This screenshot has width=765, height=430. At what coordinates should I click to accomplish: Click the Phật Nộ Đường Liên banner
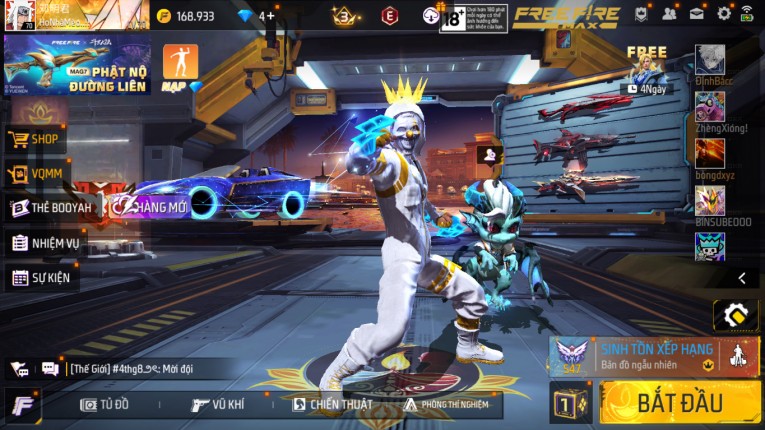tap(77, 65)
